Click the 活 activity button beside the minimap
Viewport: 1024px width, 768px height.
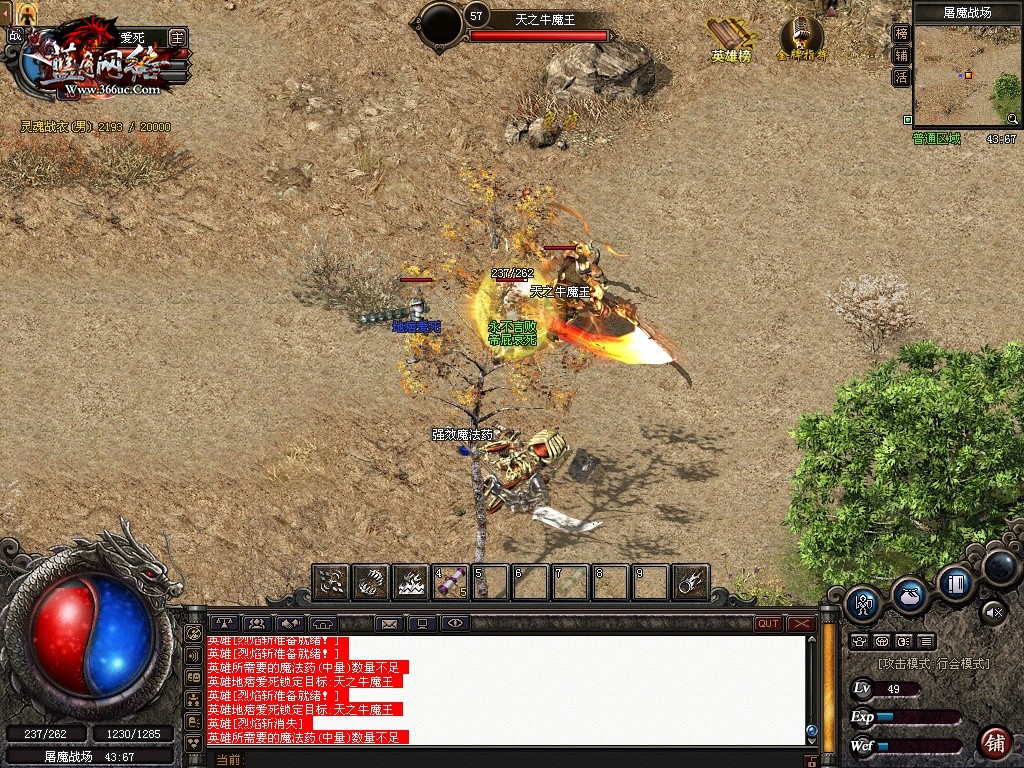[901, 77]
